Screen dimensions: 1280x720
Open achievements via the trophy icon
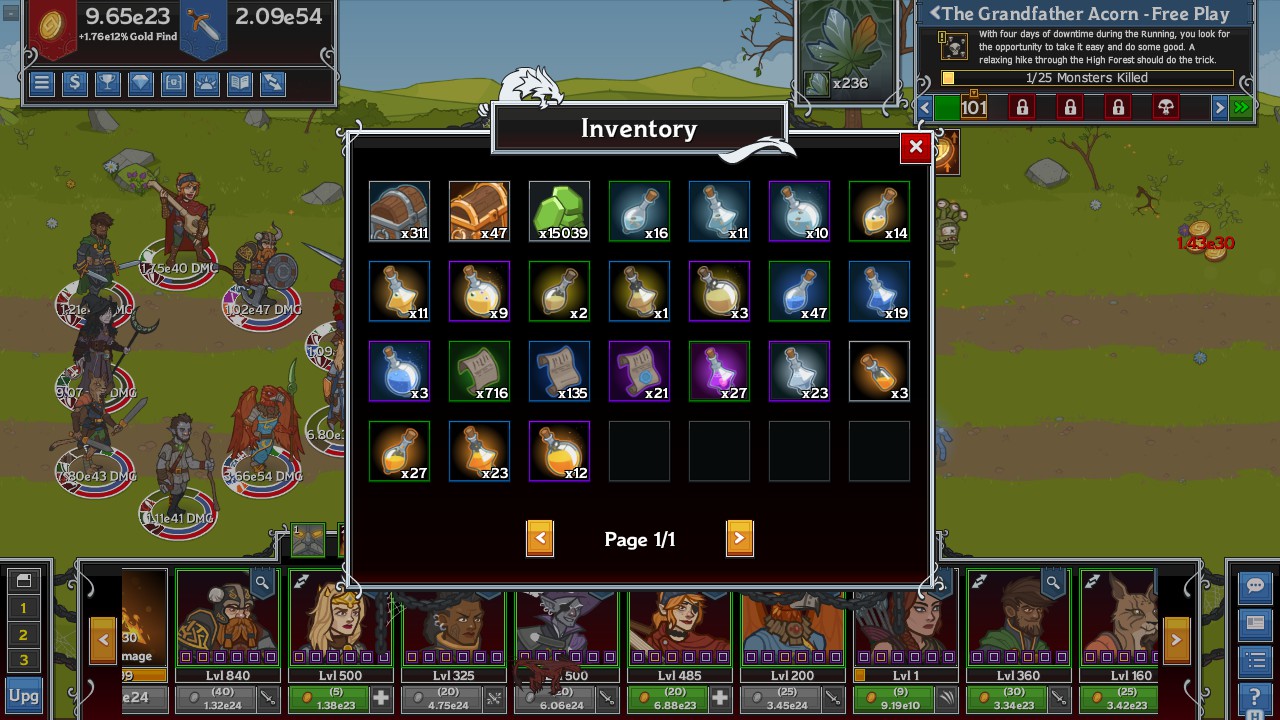pyautogui.click(x=107, y=83)
